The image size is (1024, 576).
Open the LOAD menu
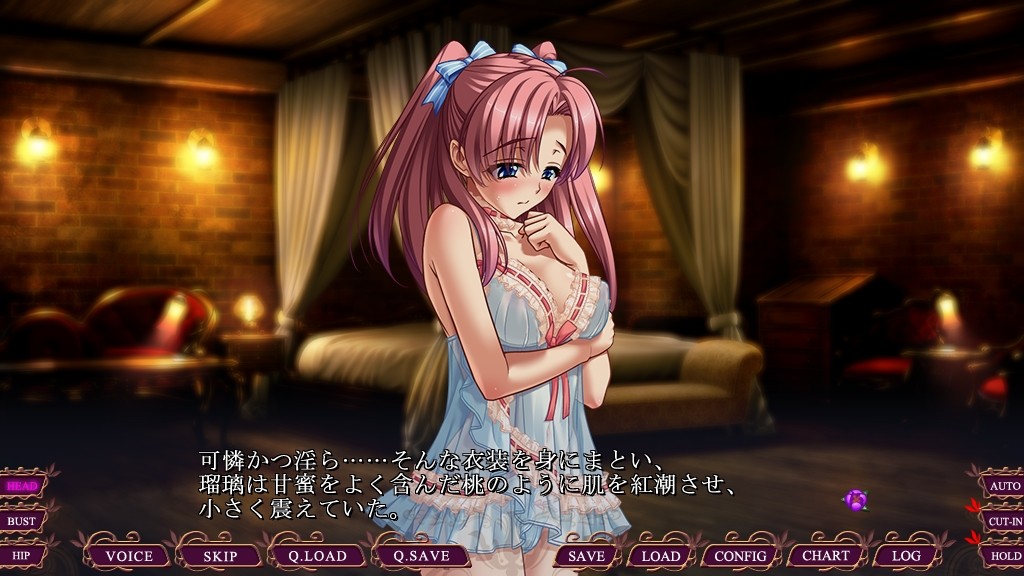point(660,556)
